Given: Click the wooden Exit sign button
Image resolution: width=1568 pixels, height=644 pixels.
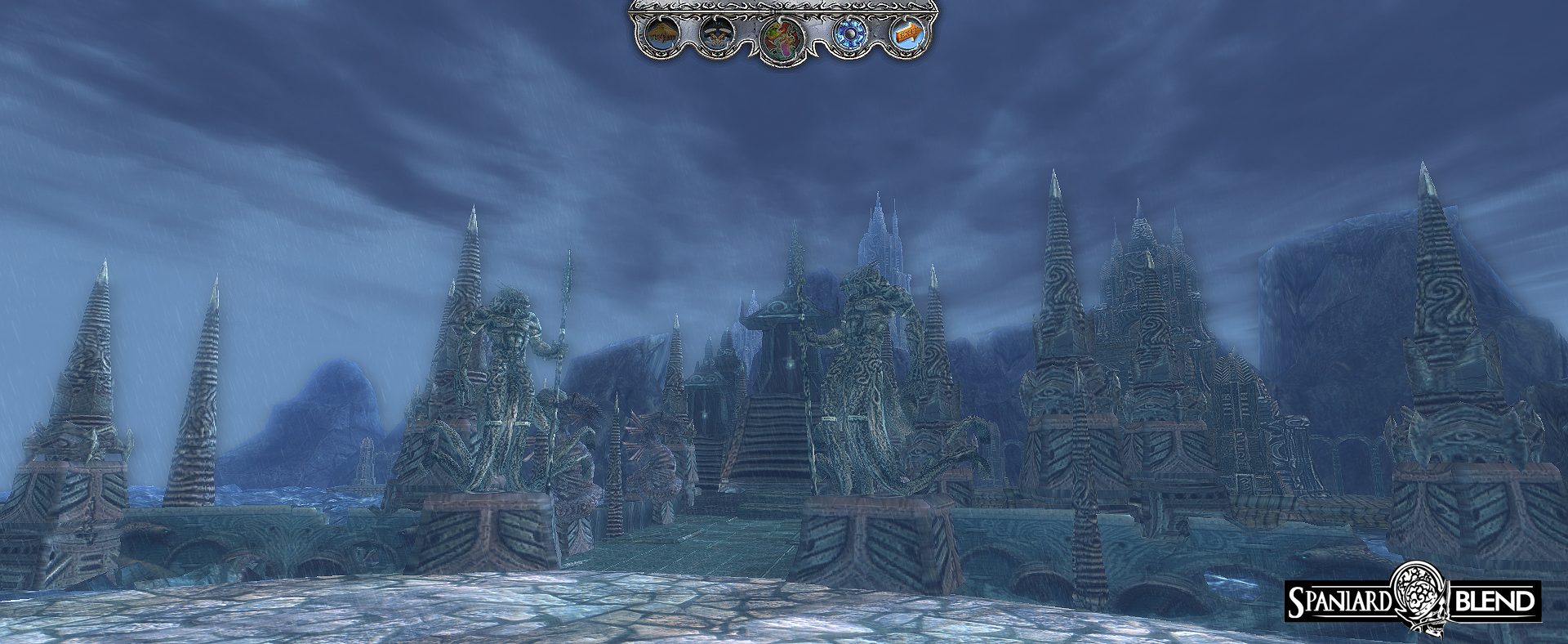Looking at the screenshot, I should click(907, 34).
